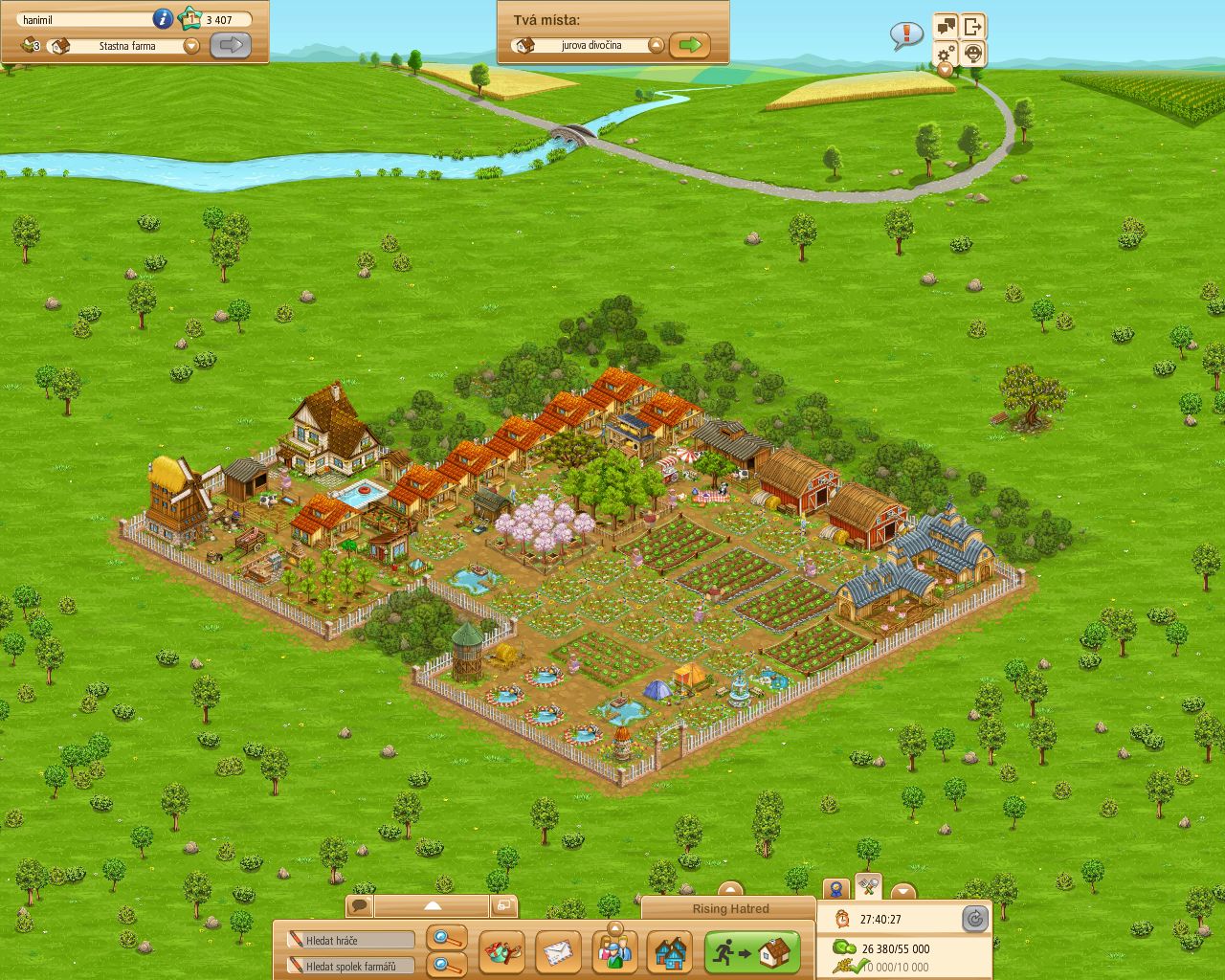Travel to jurova divočina with green arrow

pos(691,44)
